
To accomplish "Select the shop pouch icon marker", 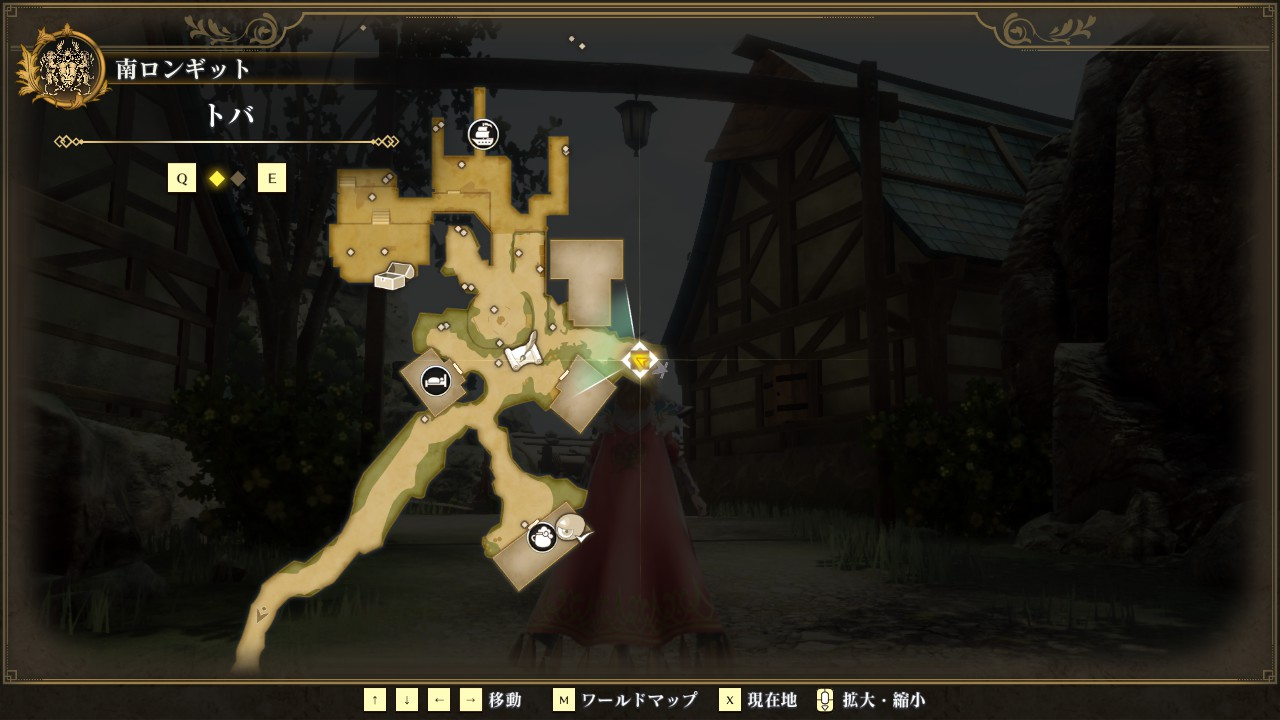I will (x=542, y=537).
